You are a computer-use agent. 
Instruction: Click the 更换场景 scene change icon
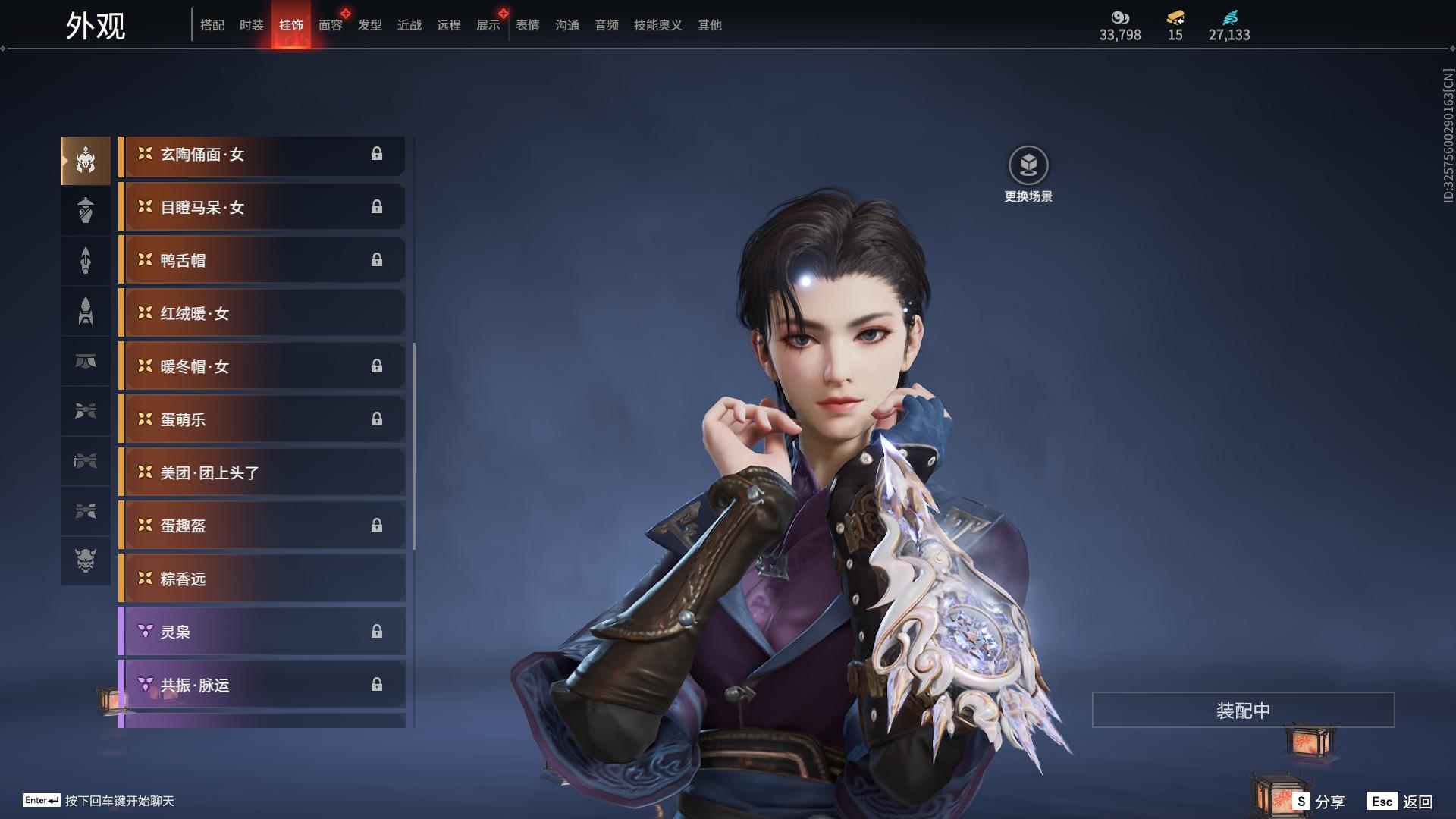pyautogui.click(x=1028, y=165)
